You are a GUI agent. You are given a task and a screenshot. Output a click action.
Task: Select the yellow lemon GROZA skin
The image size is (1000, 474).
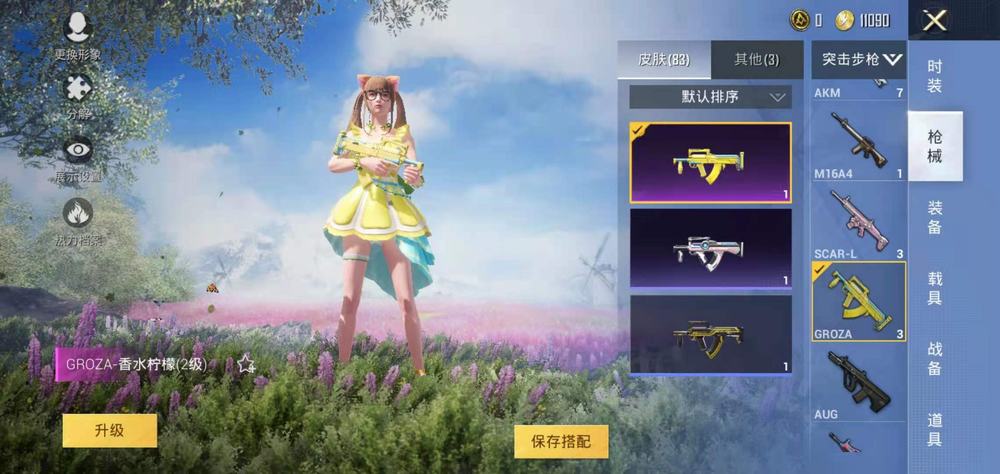click(710, 163)
